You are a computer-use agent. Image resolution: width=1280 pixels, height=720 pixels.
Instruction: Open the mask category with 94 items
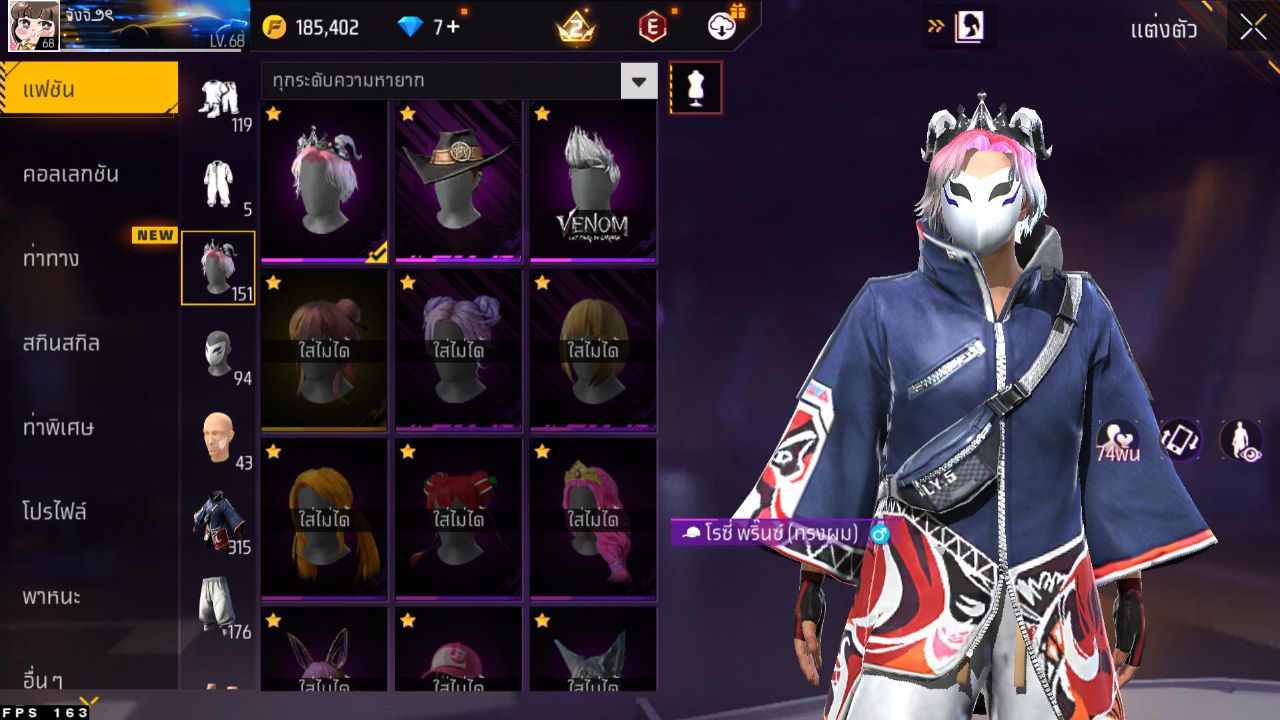[x=219, y=352]
